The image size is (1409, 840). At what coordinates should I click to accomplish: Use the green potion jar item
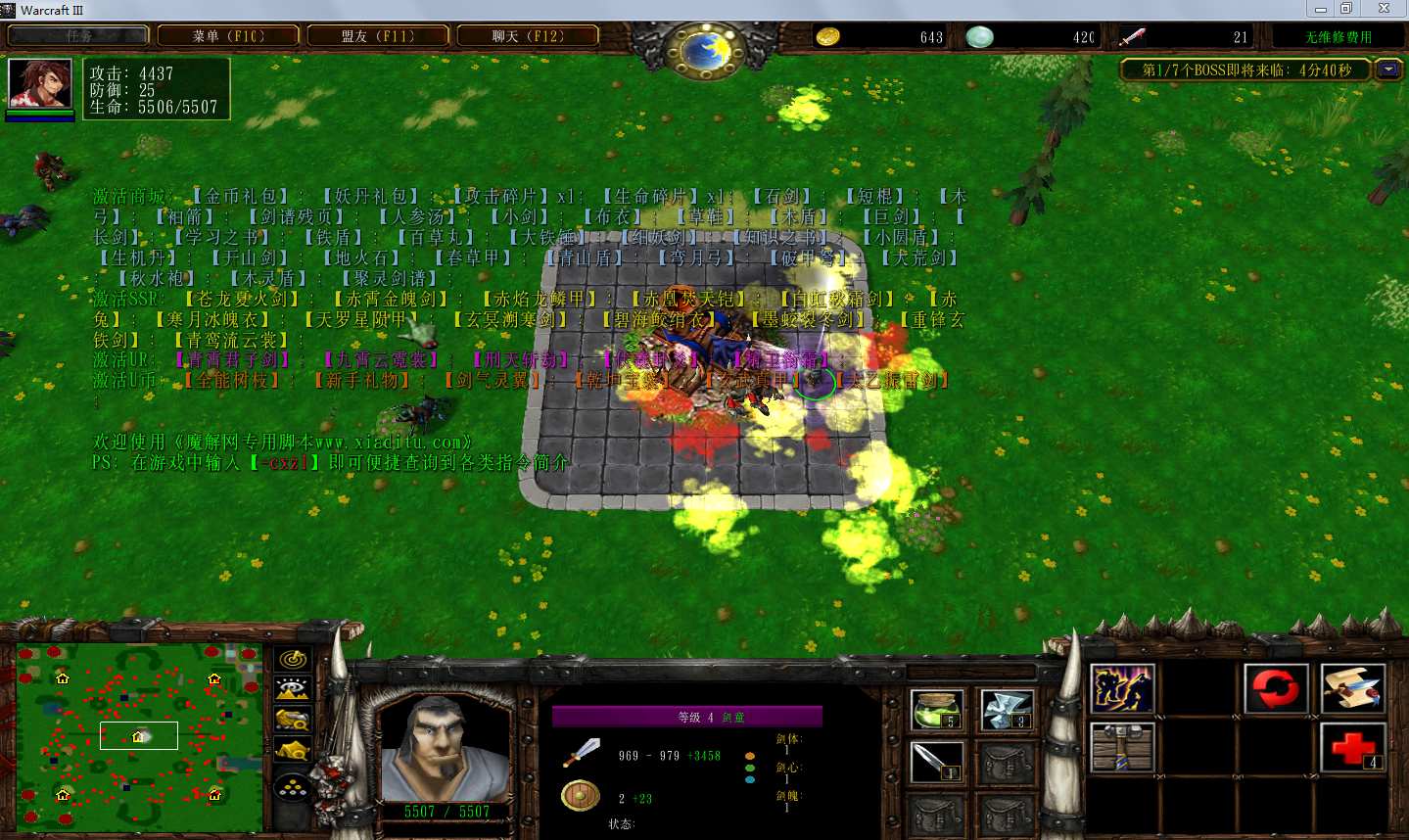click(937, 710)
